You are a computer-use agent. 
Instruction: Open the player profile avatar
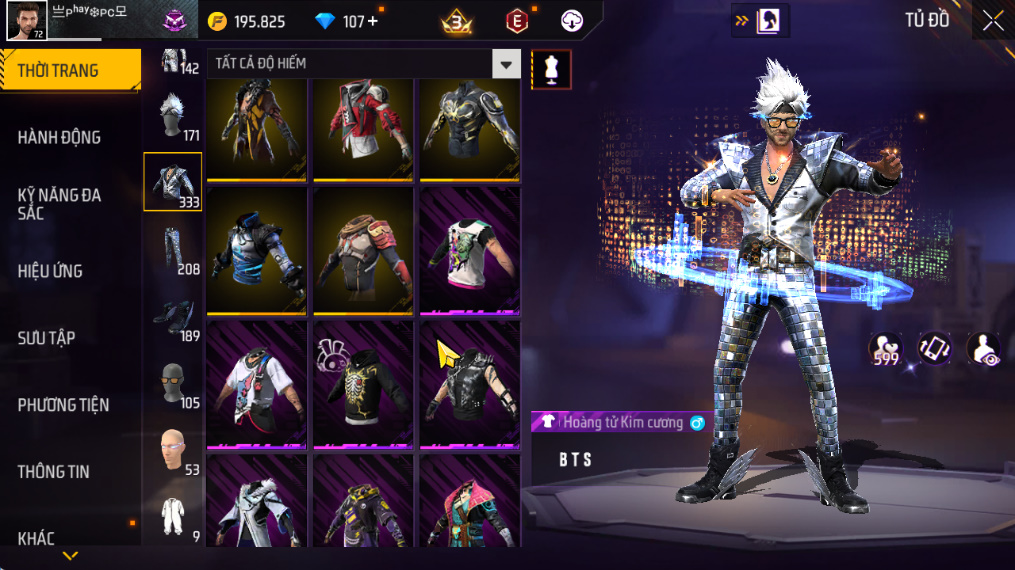coord(26,20)
